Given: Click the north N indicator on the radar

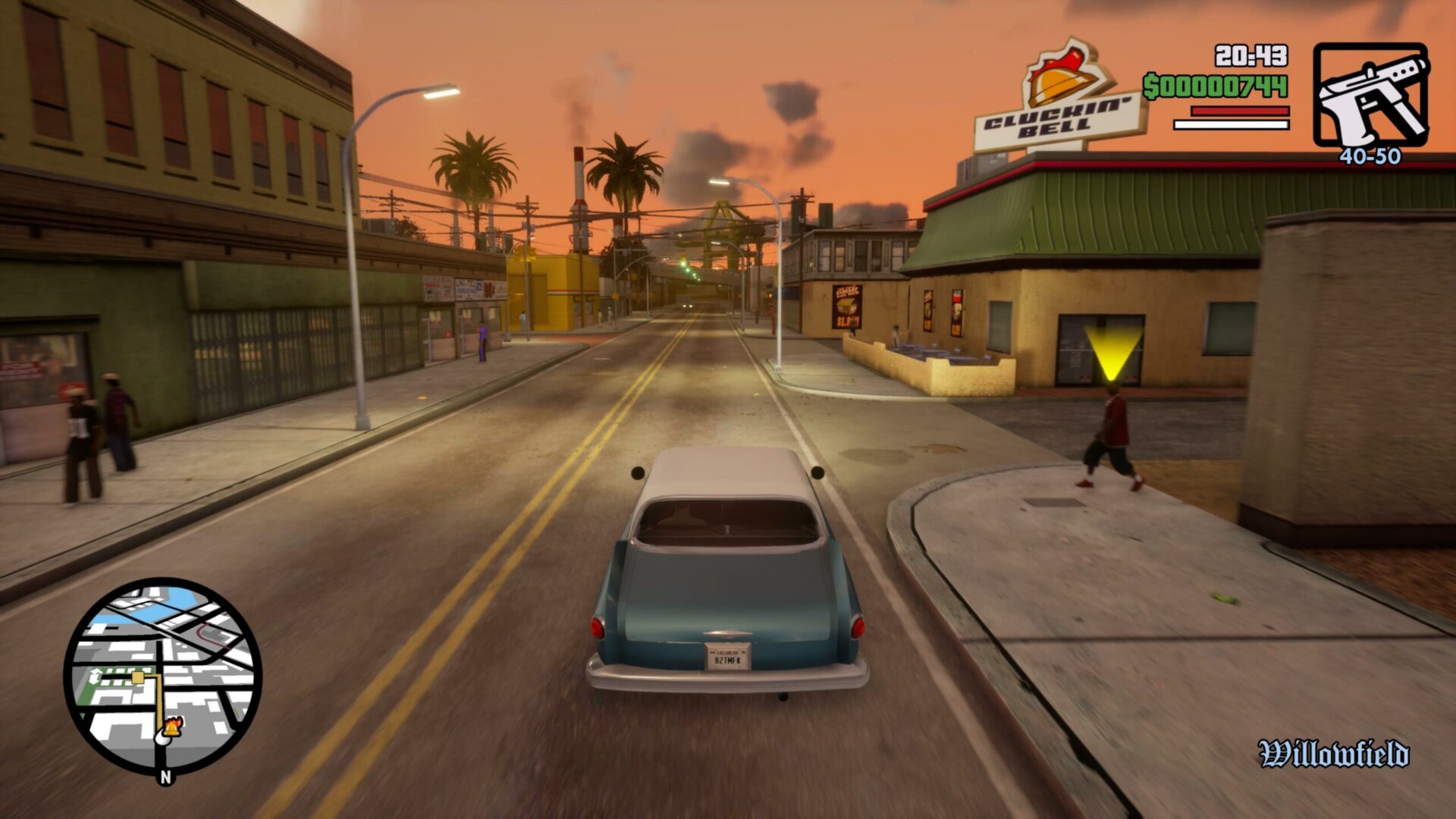Looking at the screenshot, I should [x=165, y=777].
